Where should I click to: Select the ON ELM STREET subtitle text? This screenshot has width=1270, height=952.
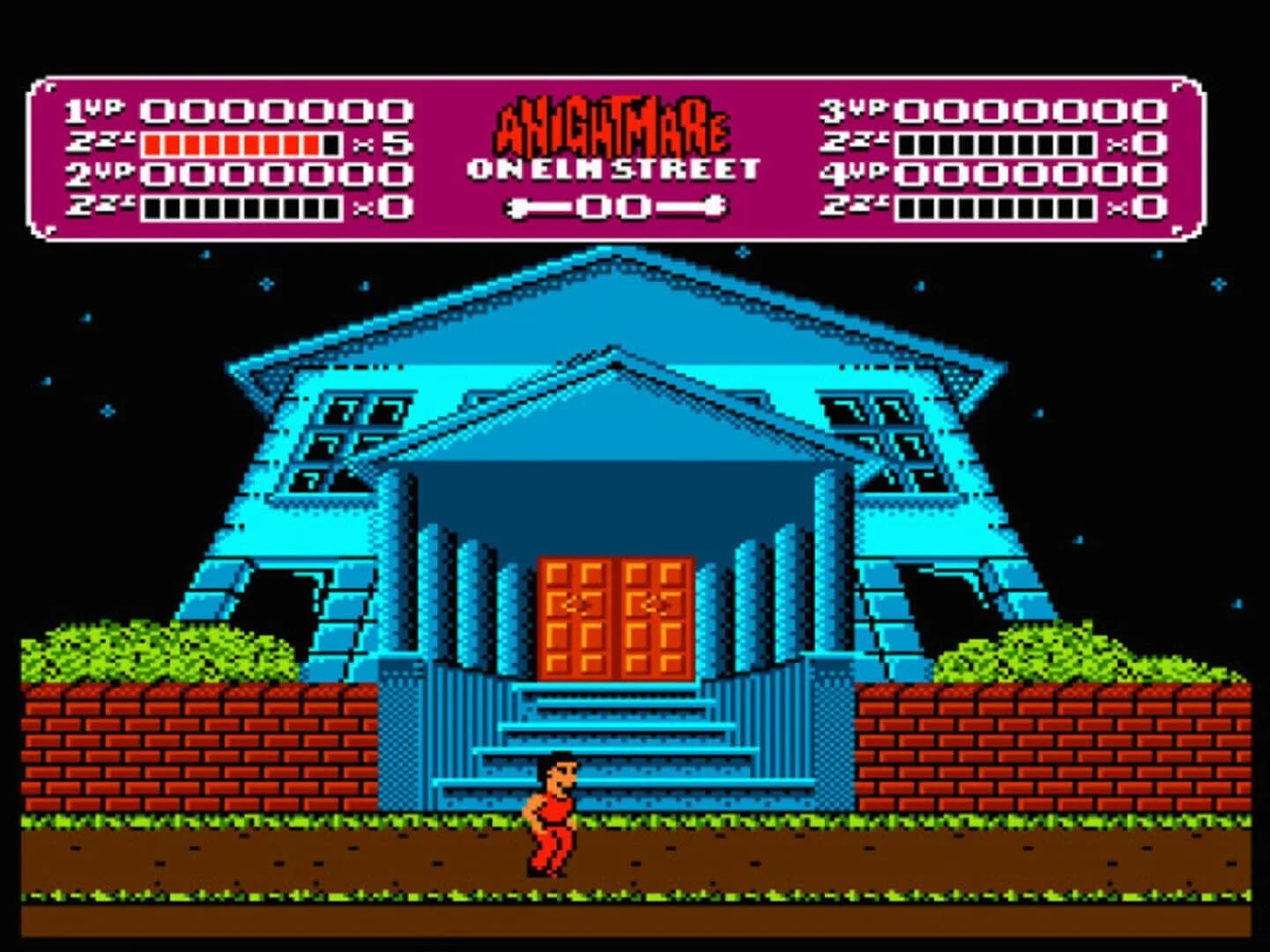(614, 166)
